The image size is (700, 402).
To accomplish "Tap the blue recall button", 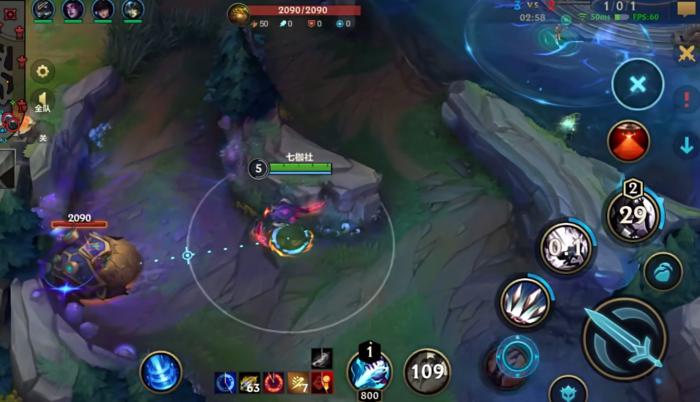I will pyautogui.click(x=160, y=372).
